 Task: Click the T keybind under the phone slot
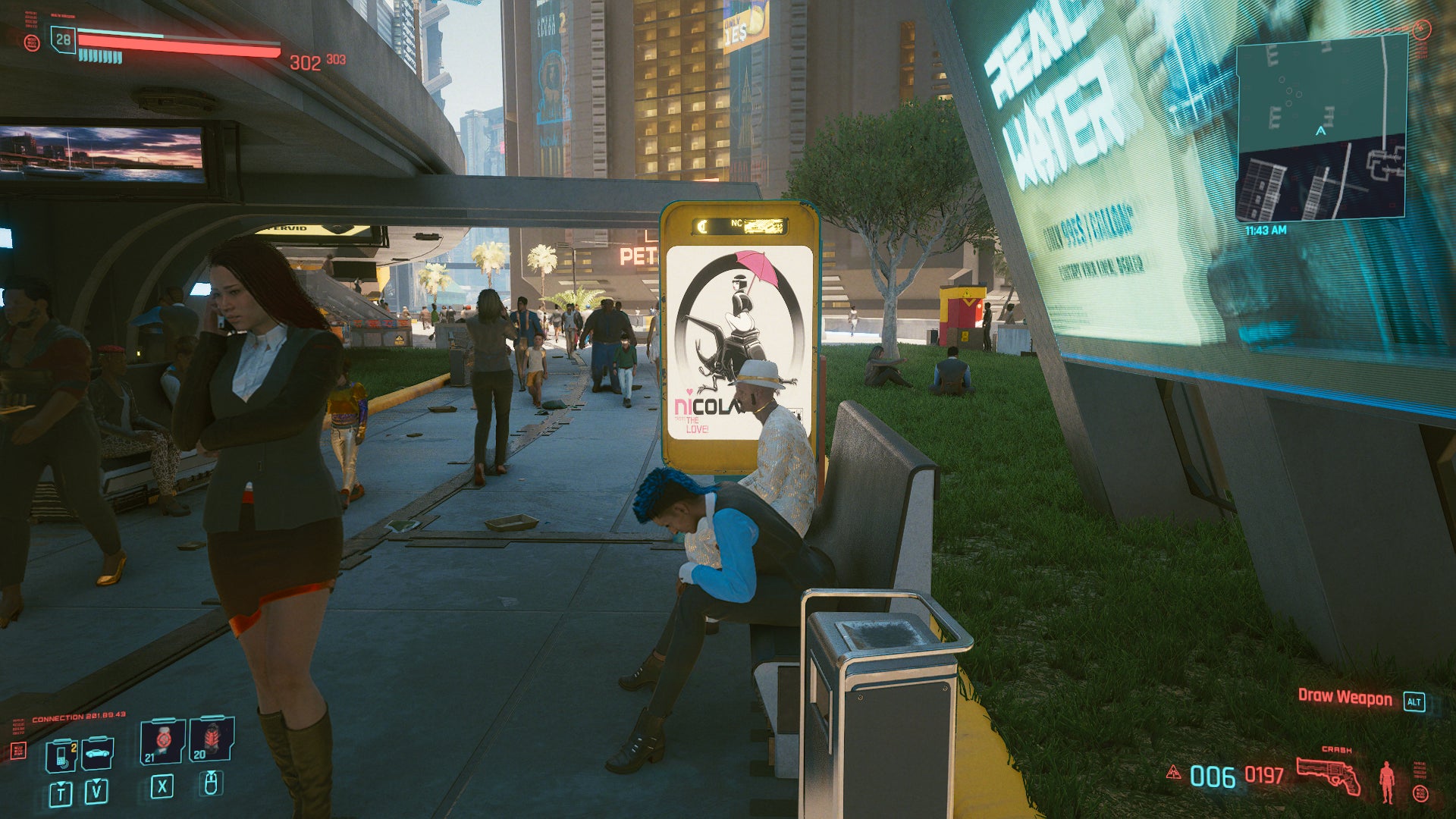click(x=61, y=794)
